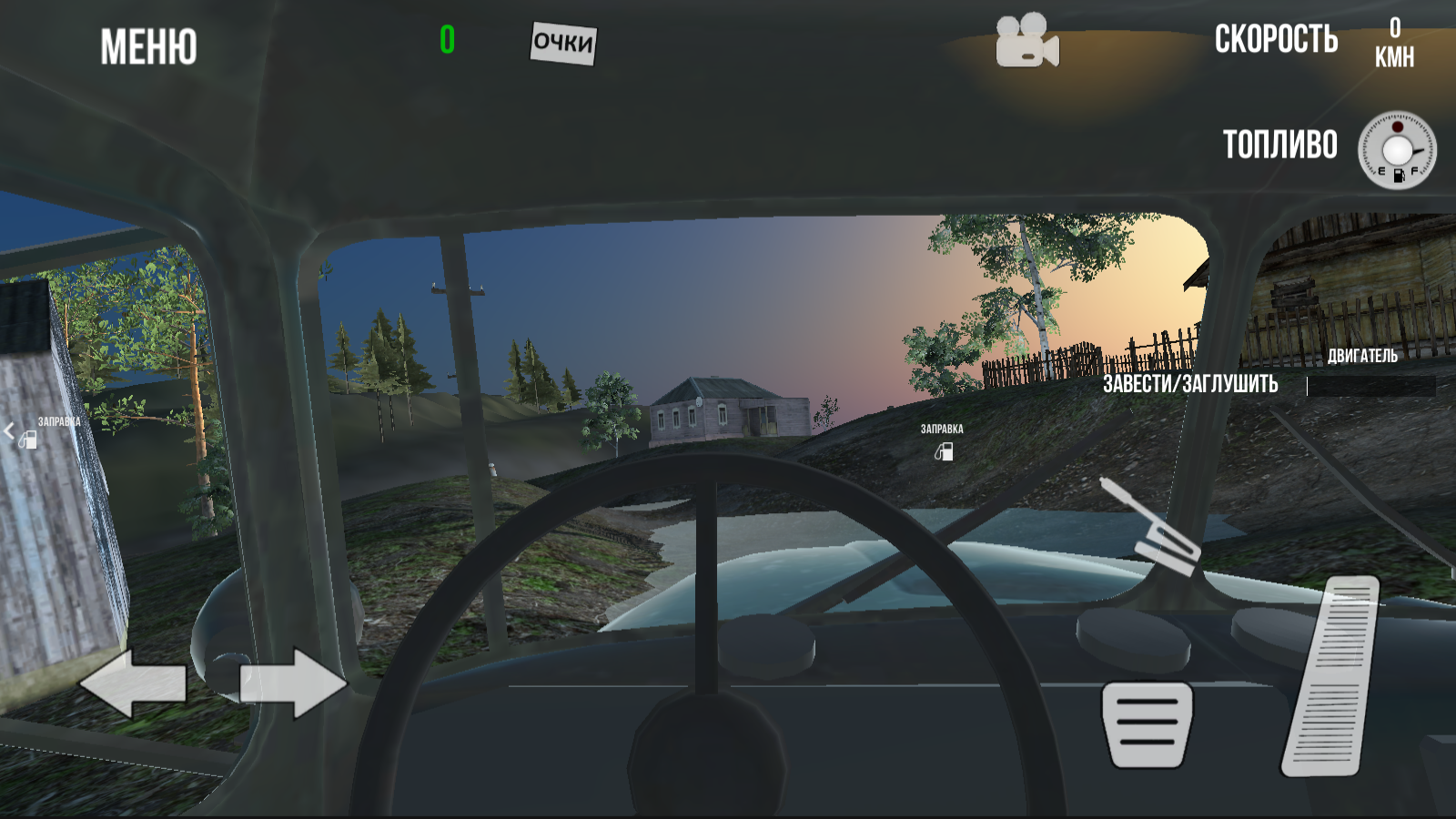
Task: Toggle the engine with ЗАВЕСТИ/ЗАГЛУШИТЬ
Action: tap(1190, 384)
